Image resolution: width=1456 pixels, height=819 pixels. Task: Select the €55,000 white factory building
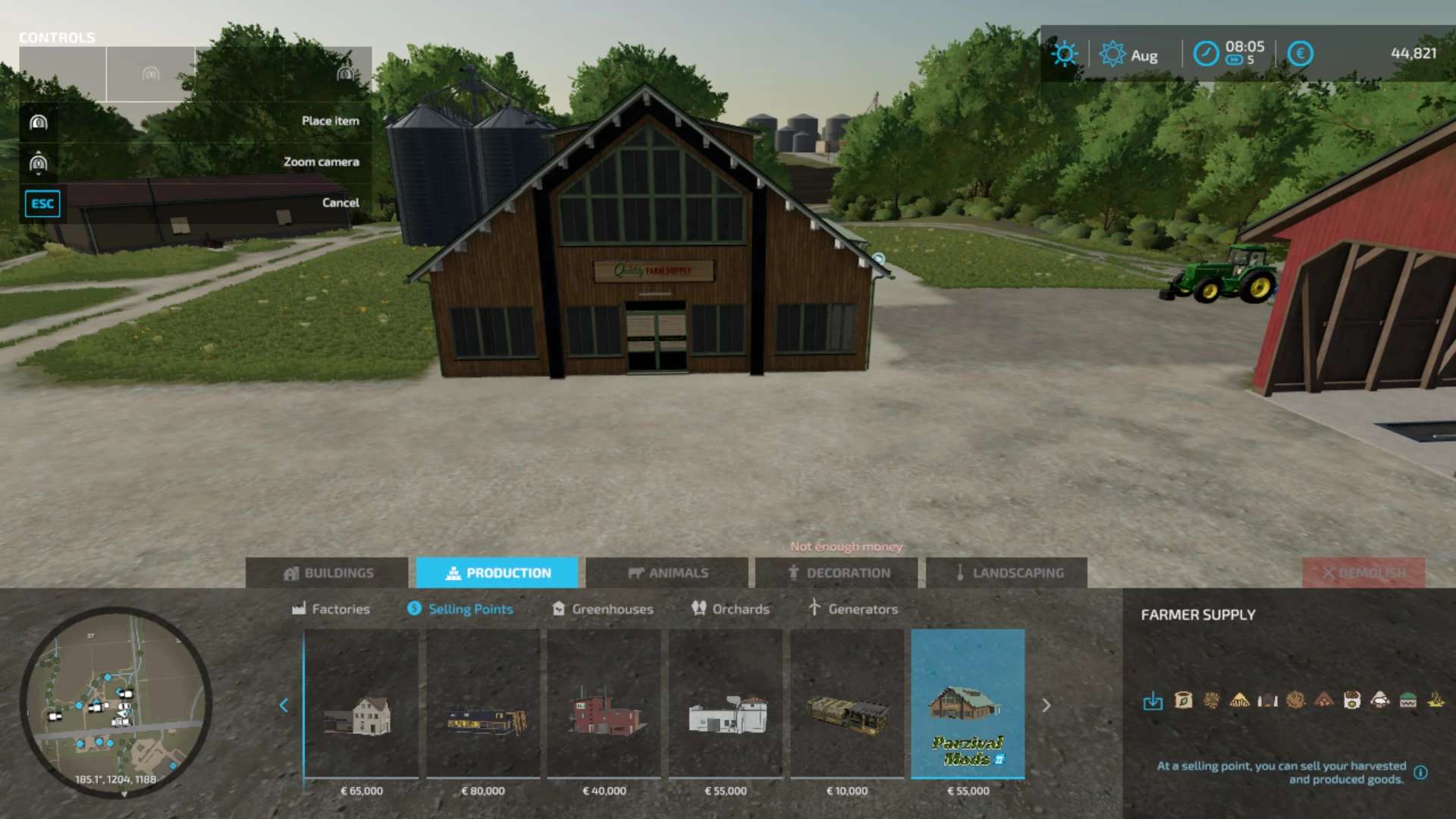coord(726,704)
